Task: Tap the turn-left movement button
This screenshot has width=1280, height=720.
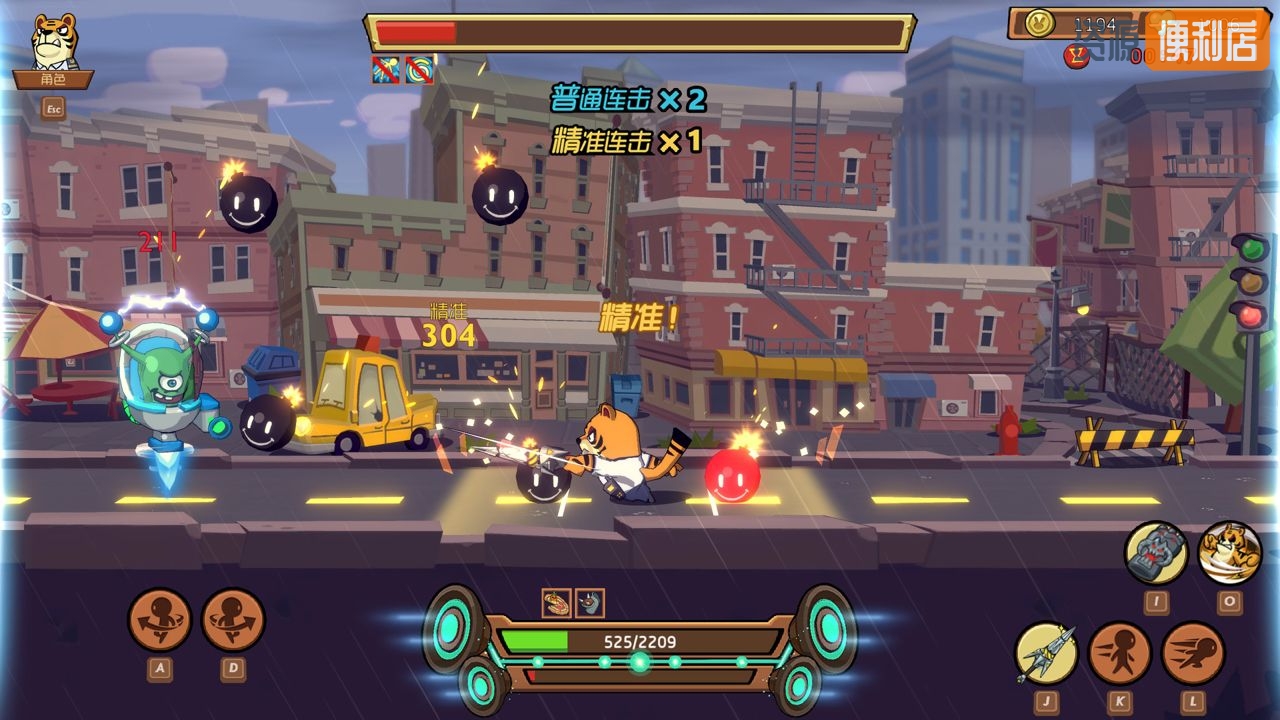Action: click(160, 620)
